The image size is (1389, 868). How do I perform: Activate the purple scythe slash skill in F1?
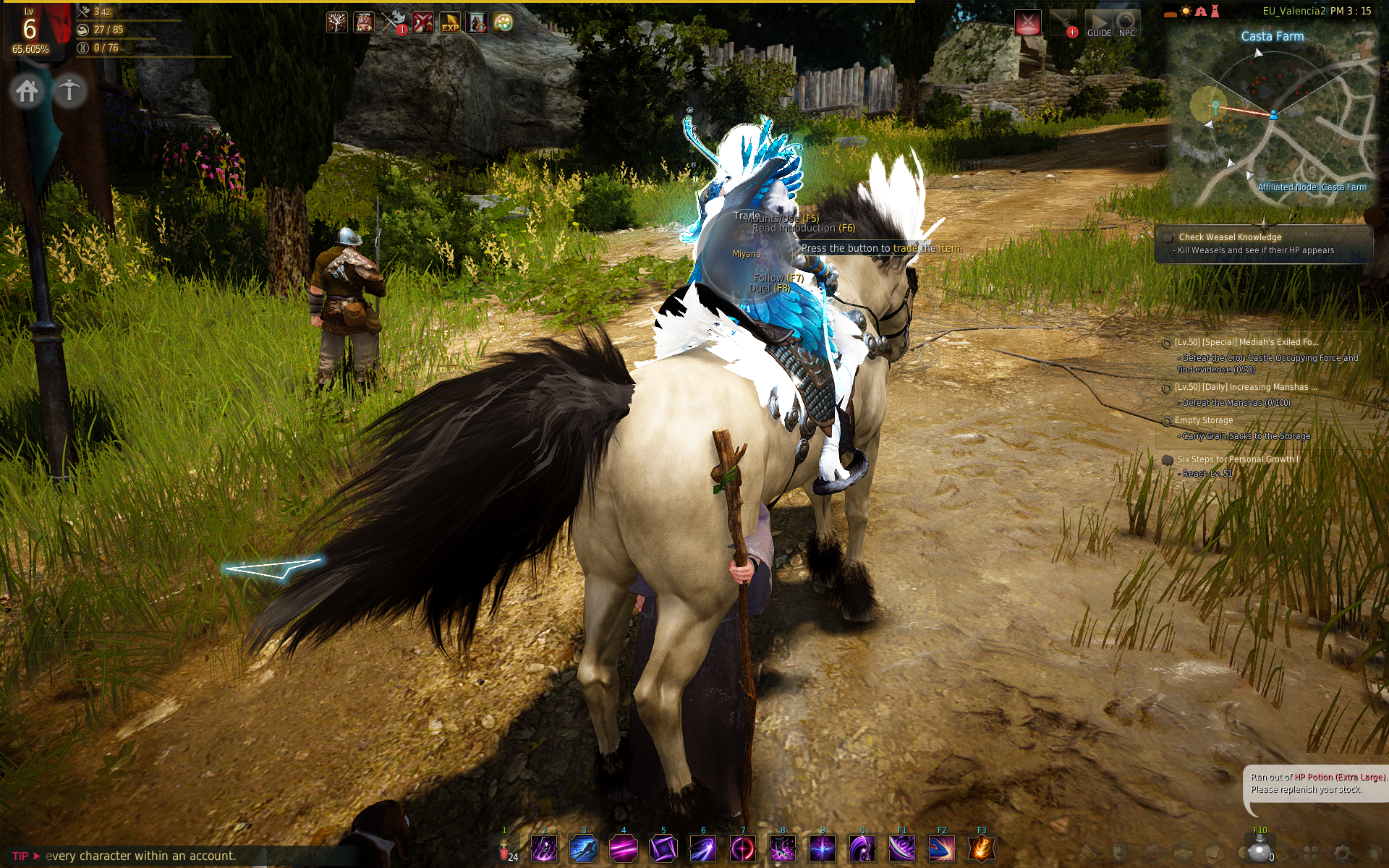902,848
